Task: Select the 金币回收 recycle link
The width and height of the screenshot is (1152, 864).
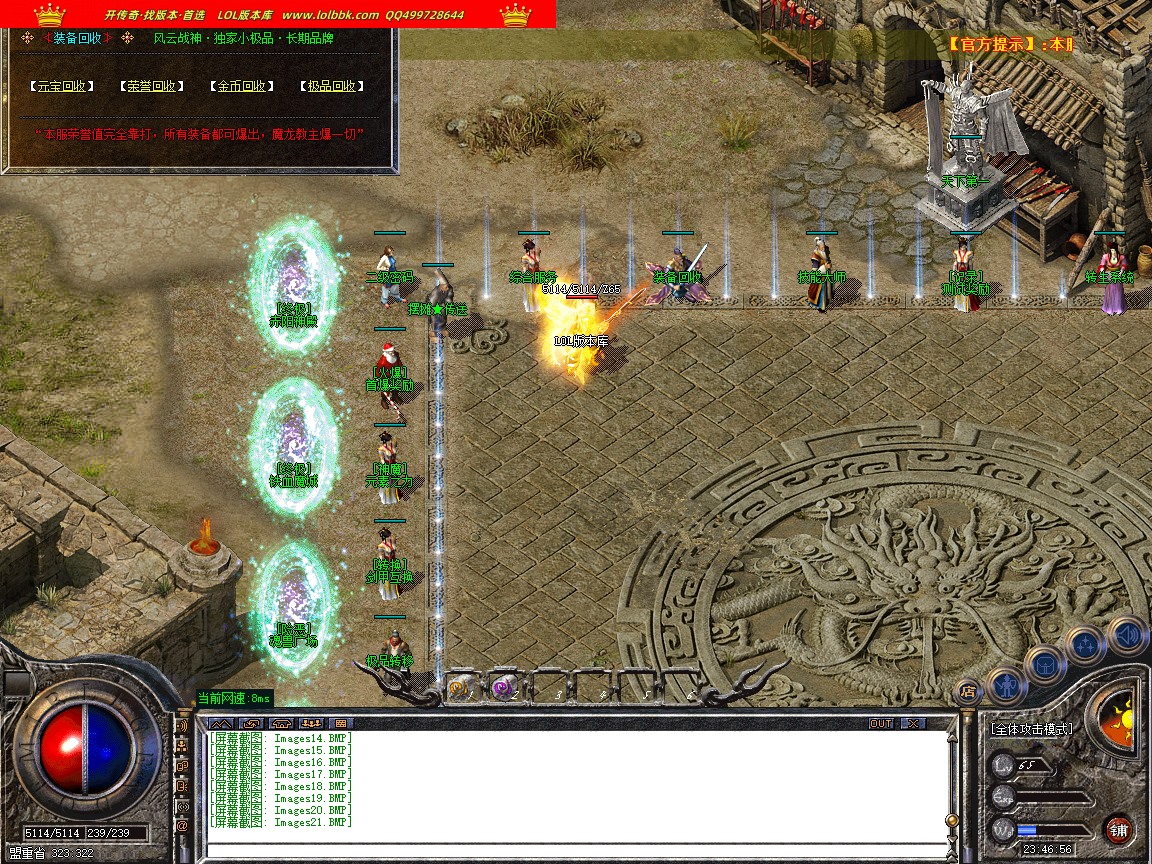Action: pyautogui.click(x=243, y=87)
